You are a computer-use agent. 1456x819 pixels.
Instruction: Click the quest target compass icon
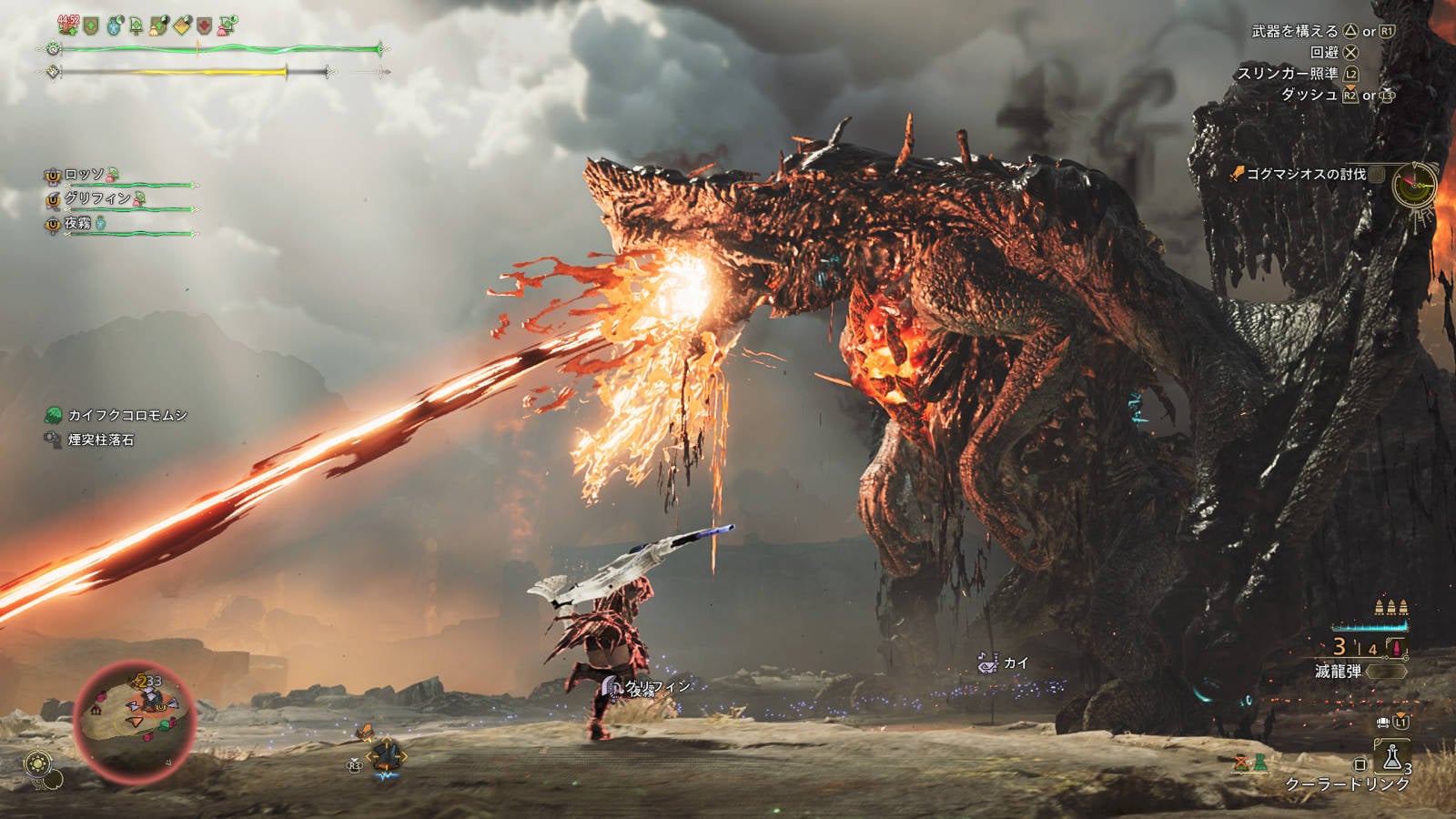(x=1414, y=185)
